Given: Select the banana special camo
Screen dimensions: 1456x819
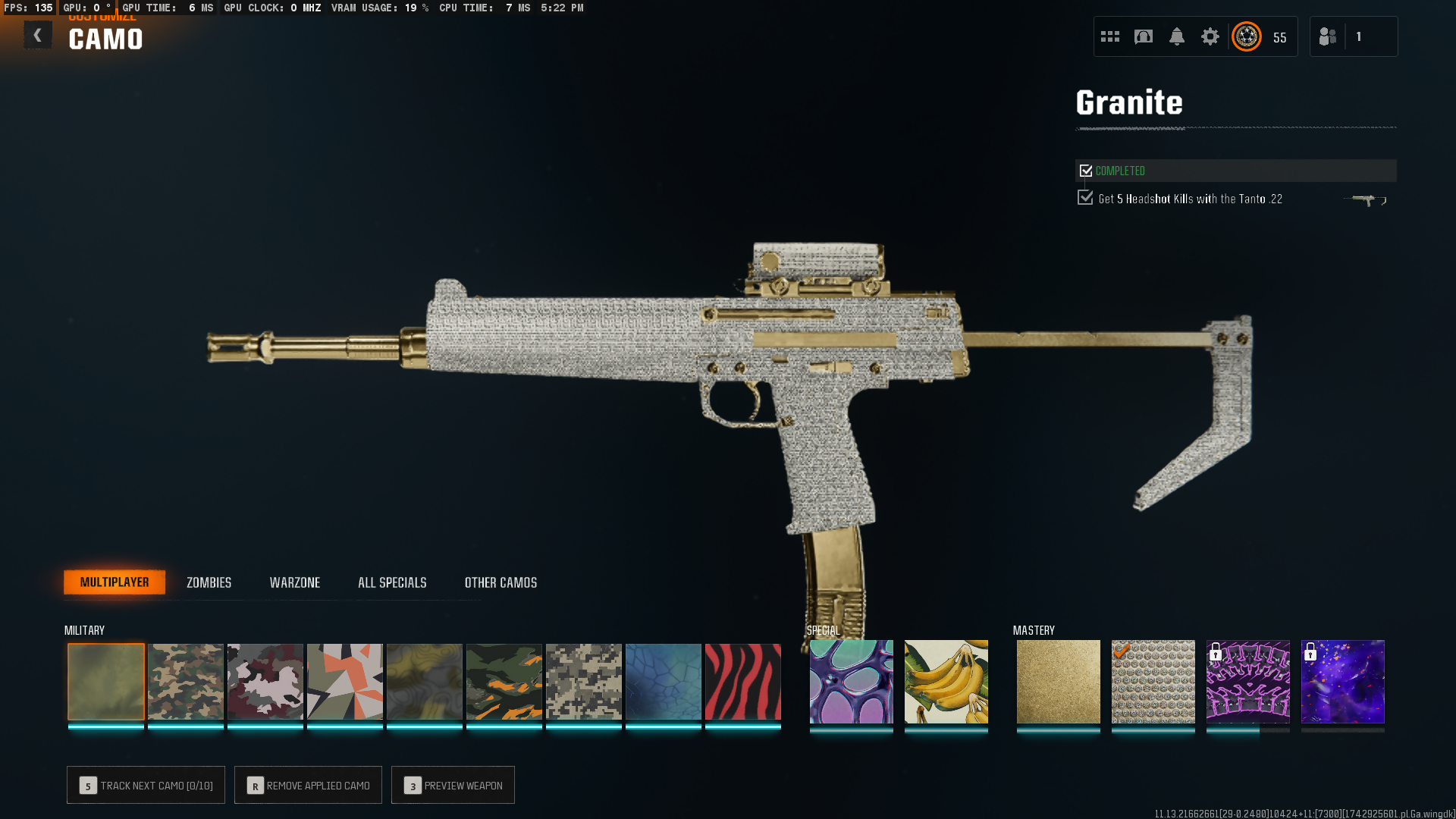Looking at the screenshot, I should click(946, 682).
